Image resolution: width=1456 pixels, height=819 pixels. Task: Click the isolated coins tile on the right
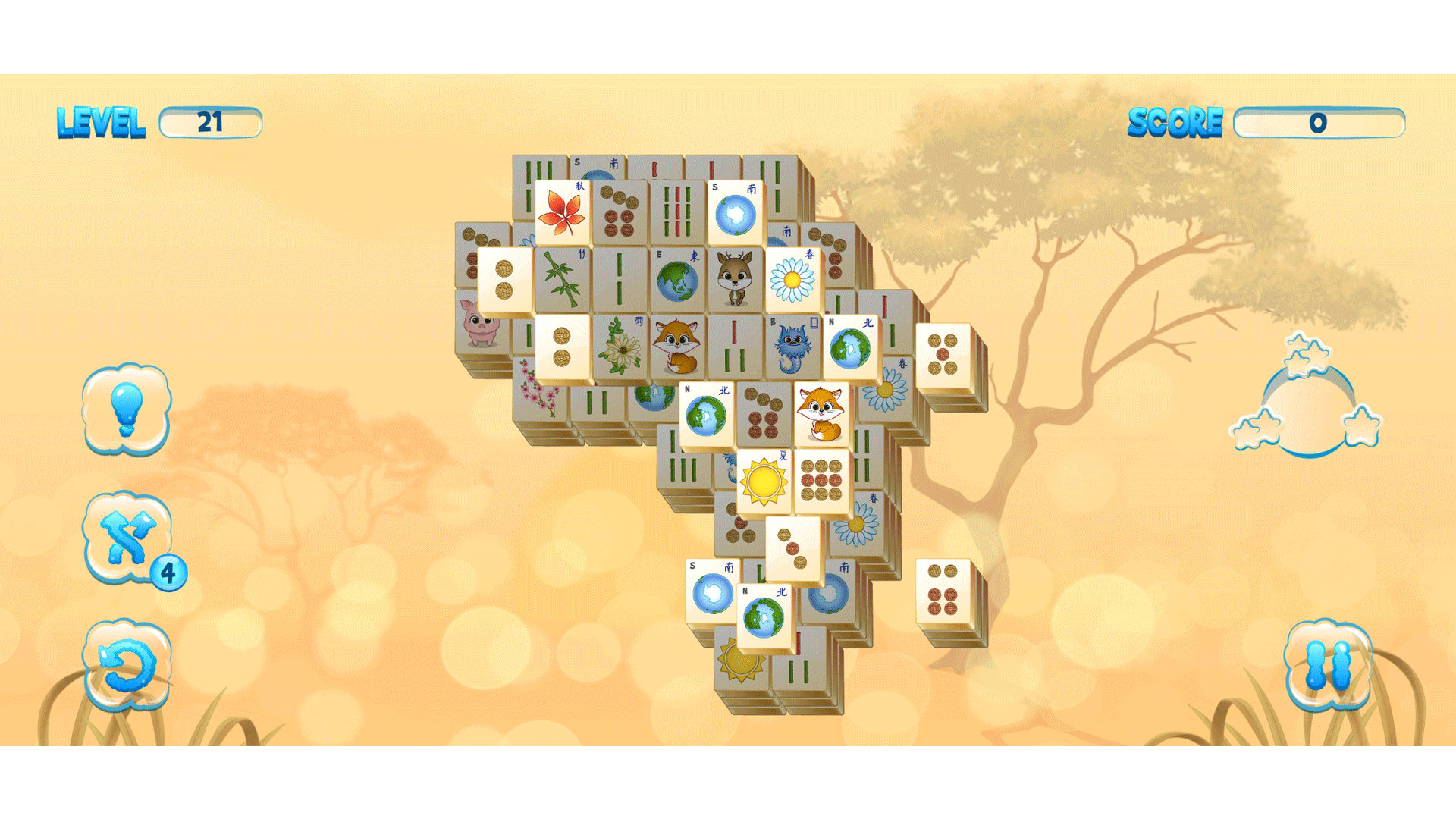[944, 591]
